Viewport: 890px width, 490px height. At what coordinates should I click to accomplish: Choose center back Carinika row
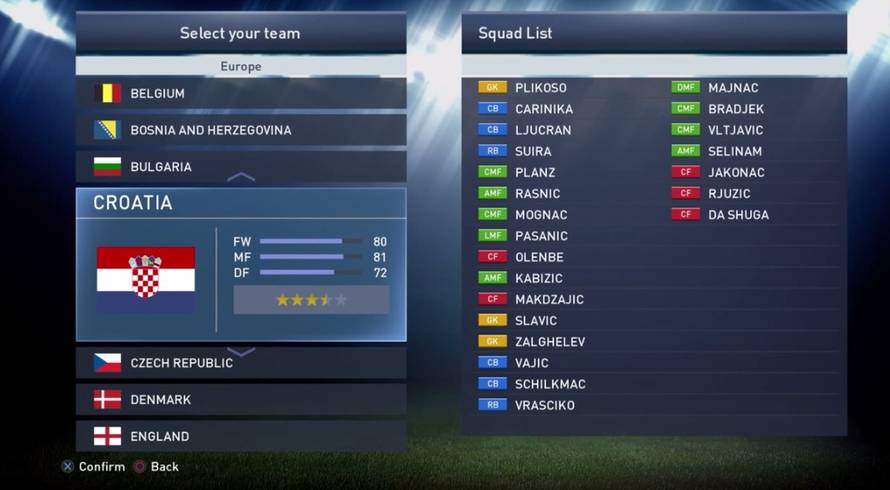click(543, 109)
